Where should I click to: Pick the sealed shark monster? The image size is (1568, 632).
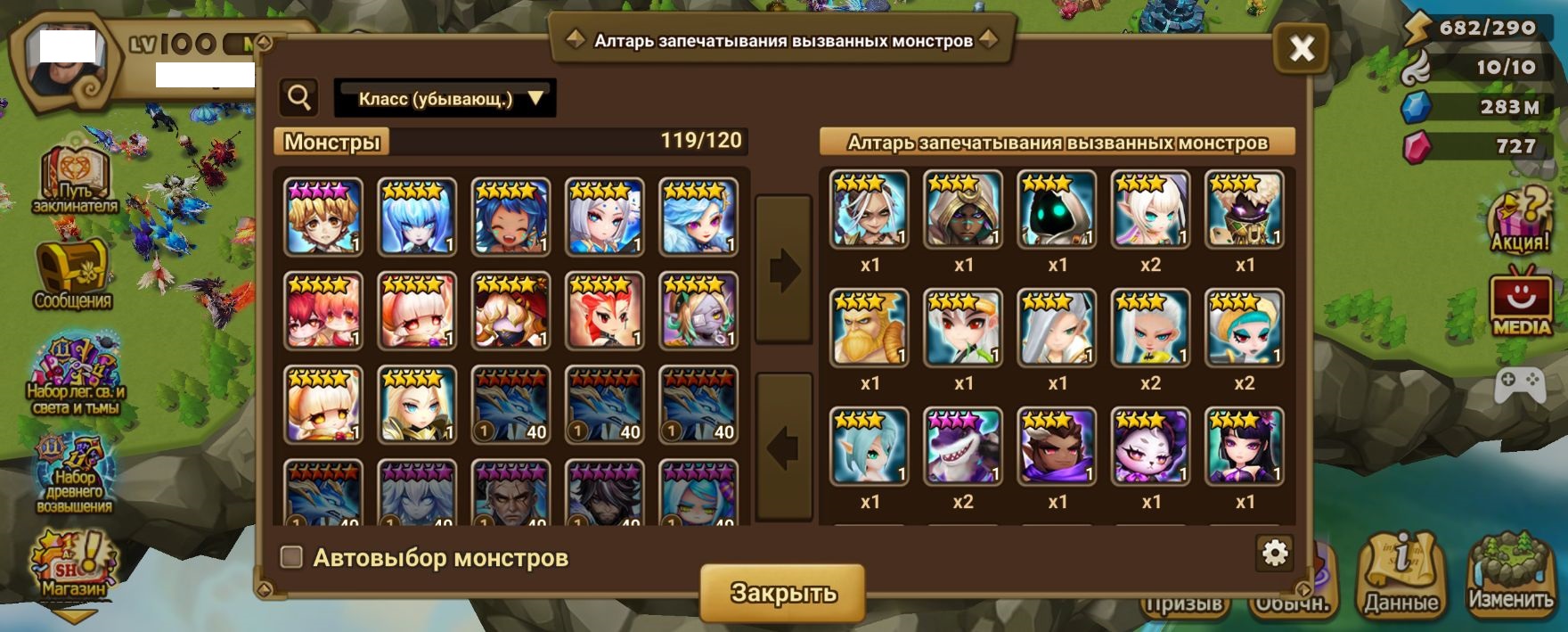click(963, 446)
